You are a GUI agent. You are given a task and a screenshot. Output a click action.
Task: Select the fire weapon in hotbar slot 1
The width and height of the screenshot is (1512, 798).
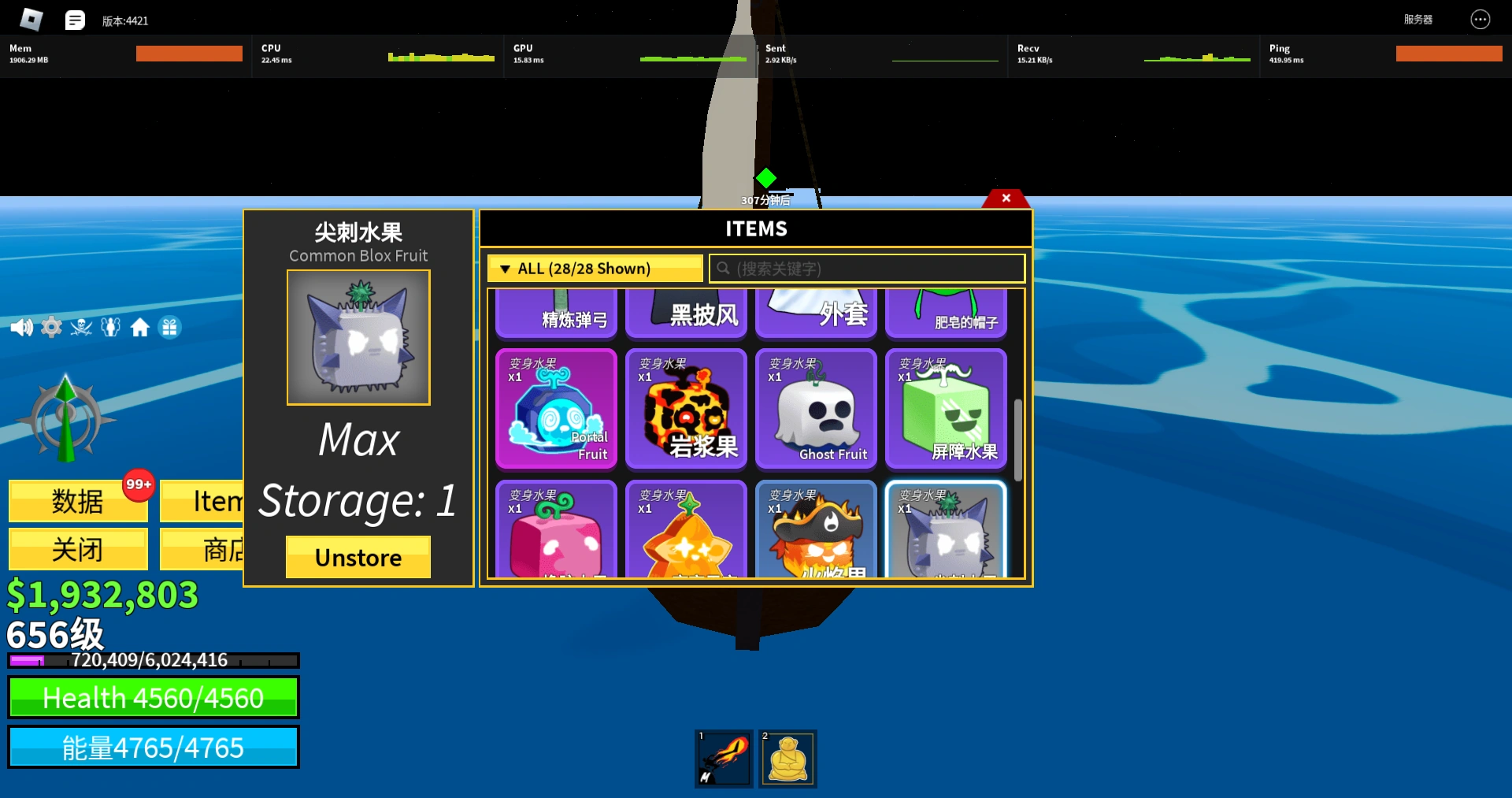pyautogui.click(x=723, y=758)
